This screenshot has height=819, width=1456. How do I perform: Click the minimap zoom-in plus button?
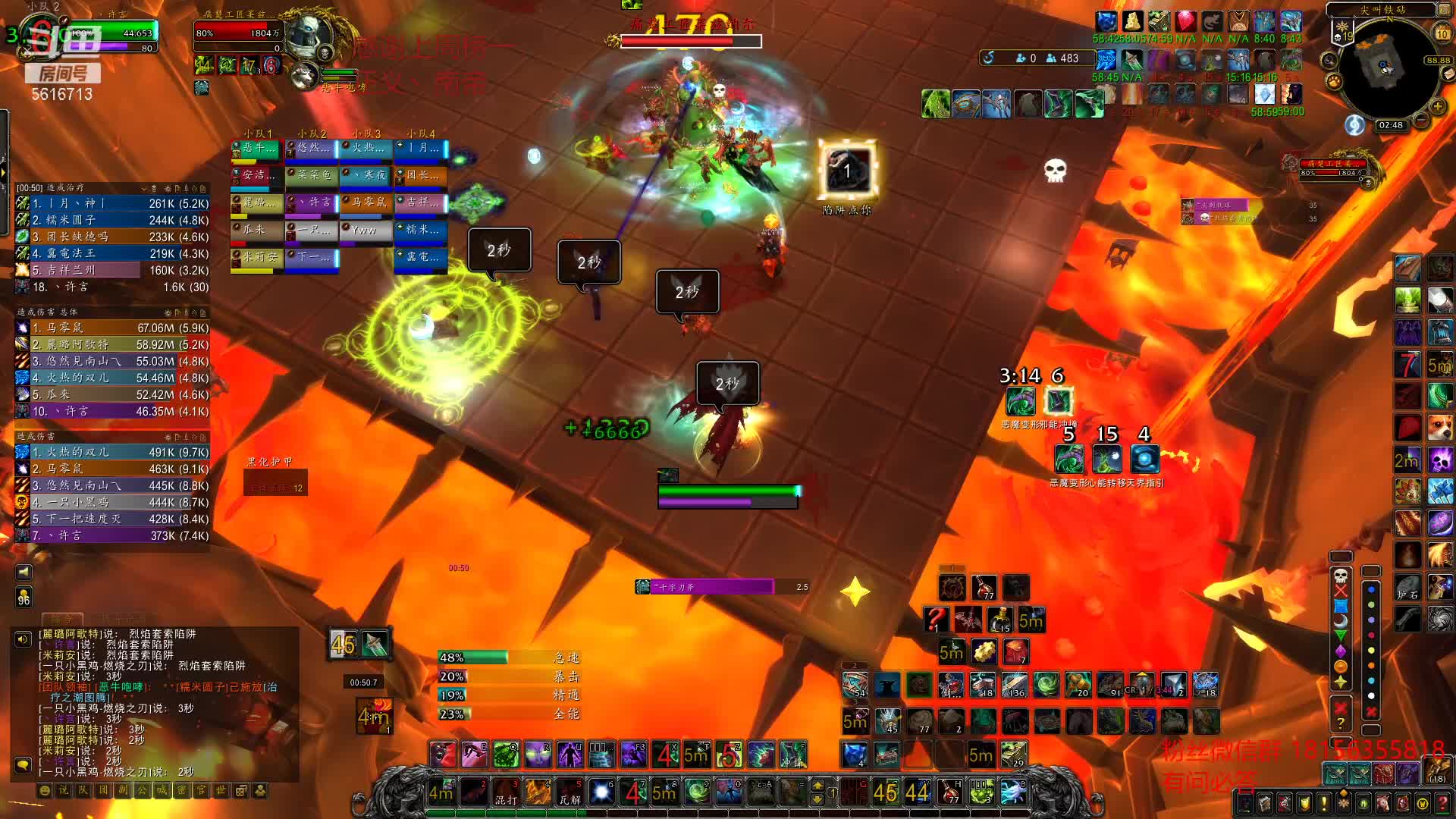point(1437,106)
